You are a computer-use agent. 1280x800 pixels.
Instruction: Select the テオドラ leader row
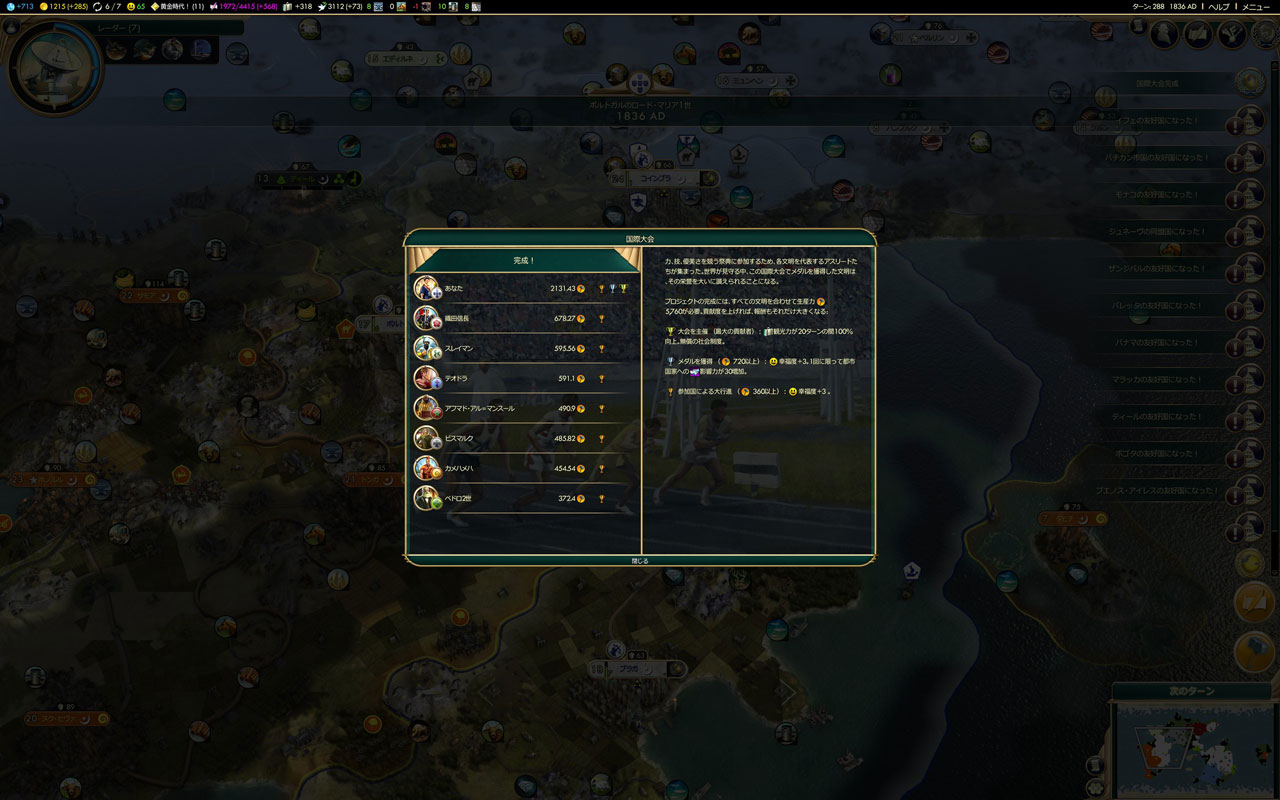click(524, 378)
